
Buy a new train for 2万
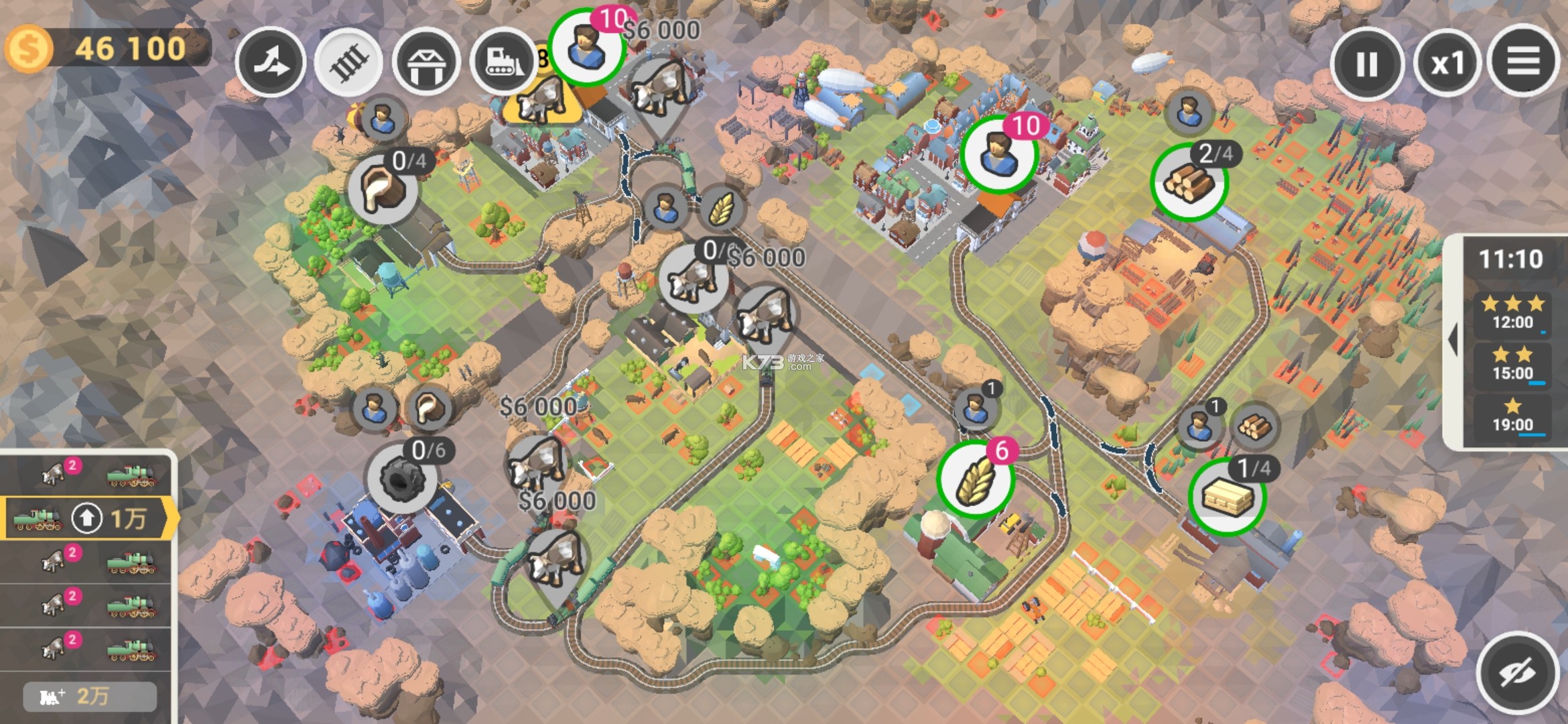pyautogui.click(x=90, y=697)
